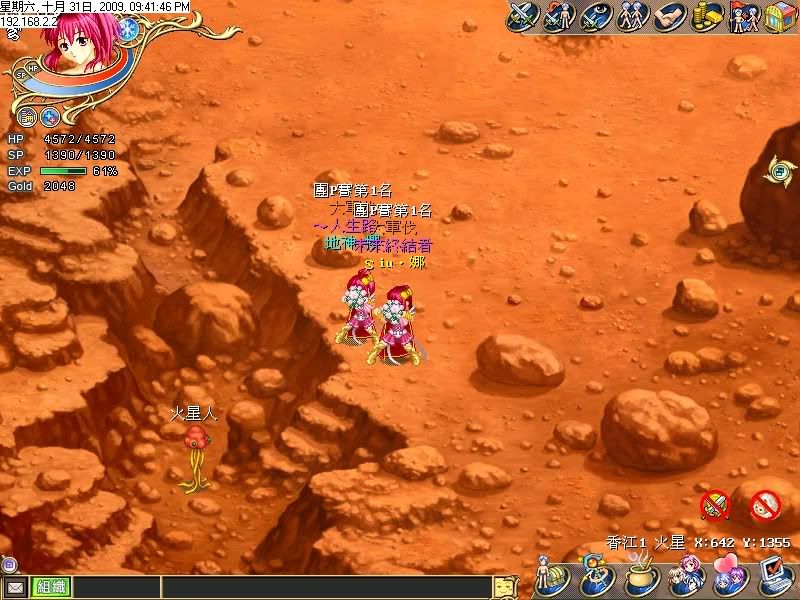Click the snowflake icon beside the portrait
Image resolution: width=800 pixels, height=600 pixels.
(x=127, y=29)
